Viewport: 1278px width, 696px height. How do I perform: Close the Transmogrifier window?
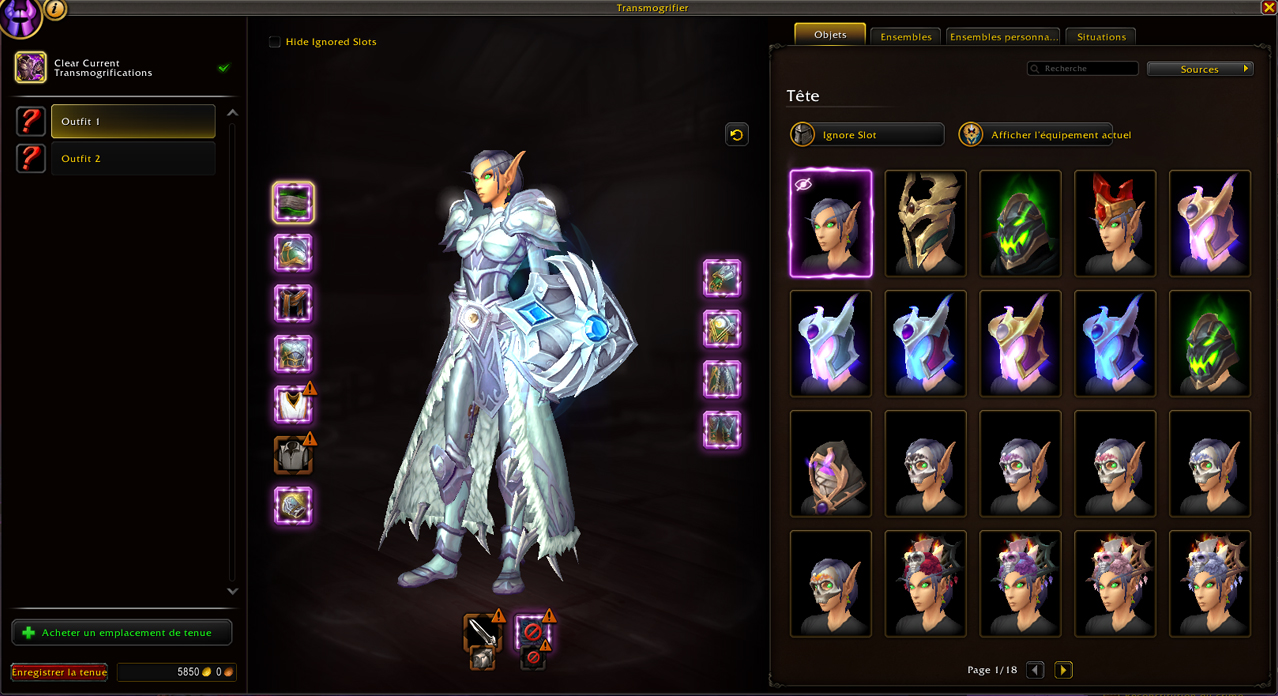(x=1268, y=8)
